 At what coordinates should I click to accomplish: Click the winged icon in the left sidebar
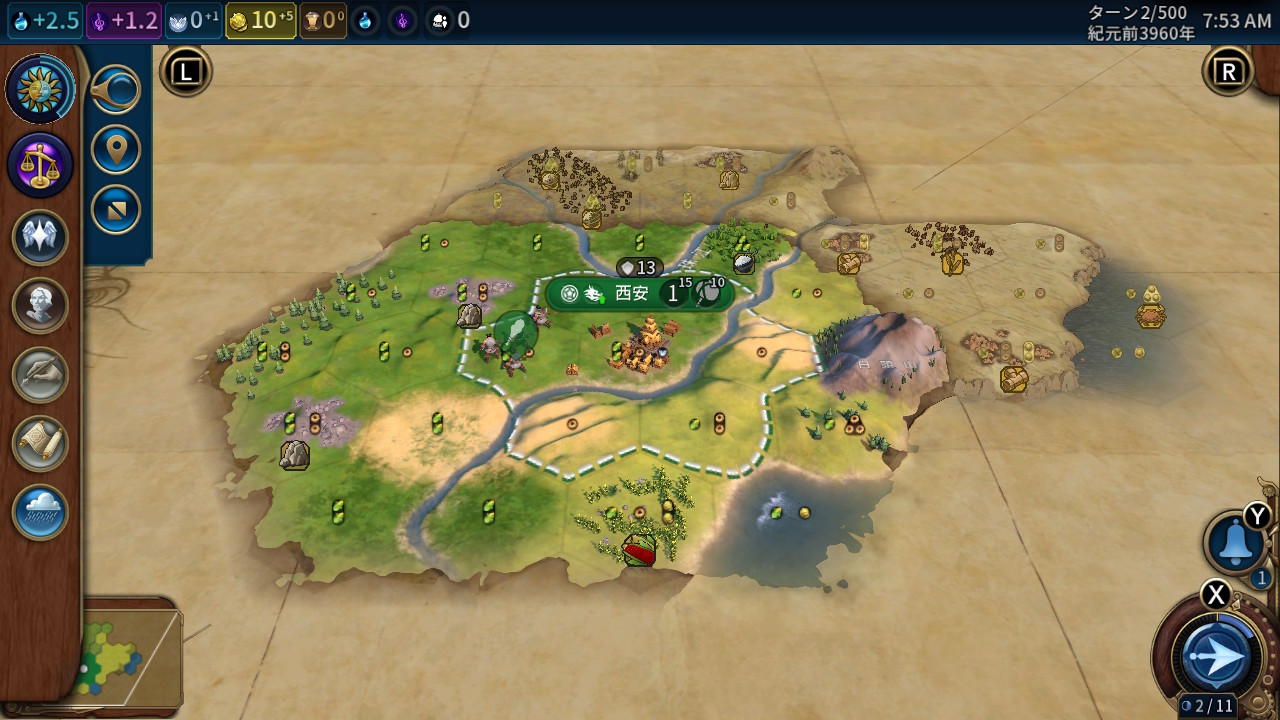click(40, 238)
